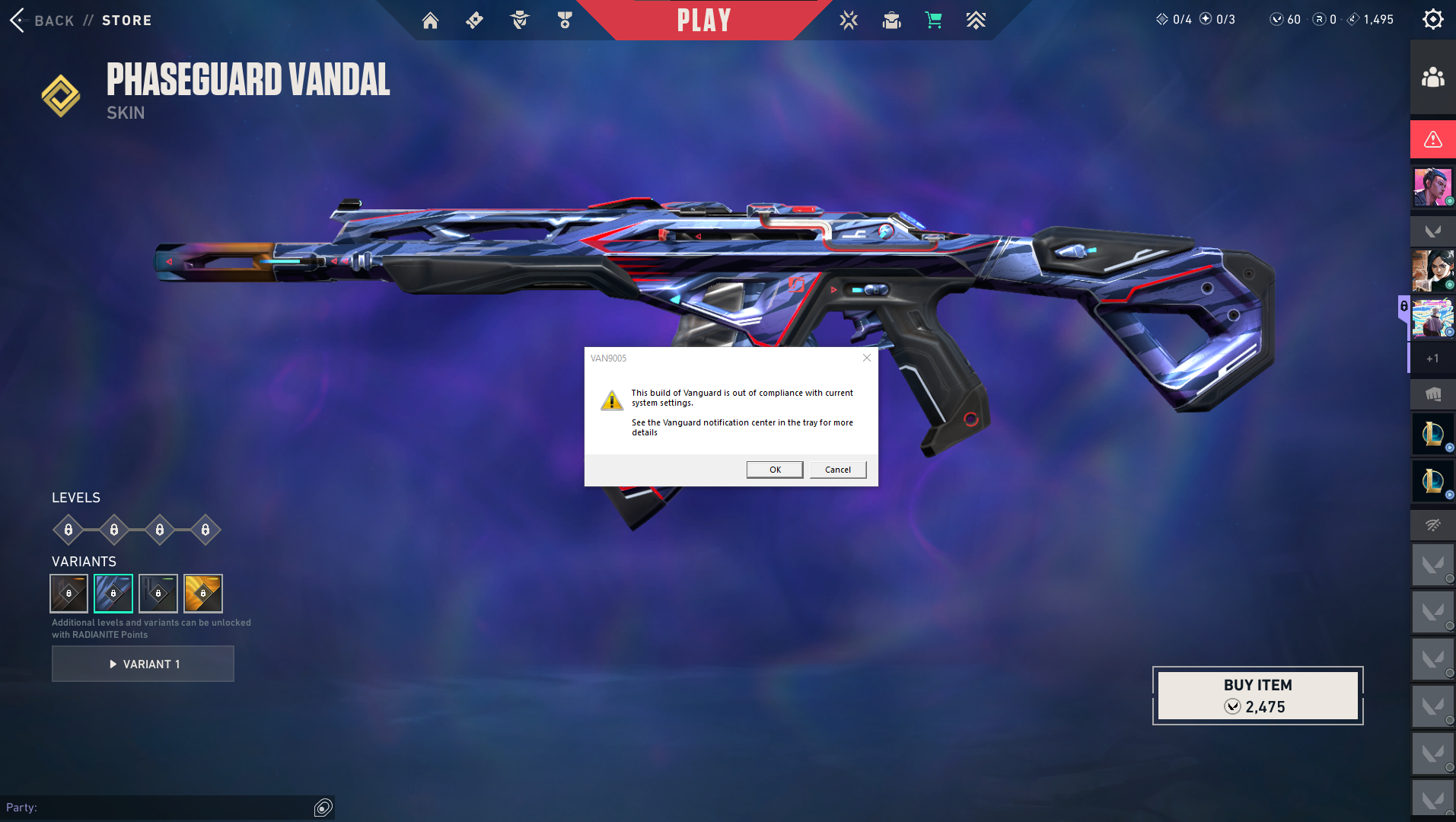Viewport: 1456px width, 822px height.
Task: Open the Battle Pass ticket icon
Action: point(474,21)
